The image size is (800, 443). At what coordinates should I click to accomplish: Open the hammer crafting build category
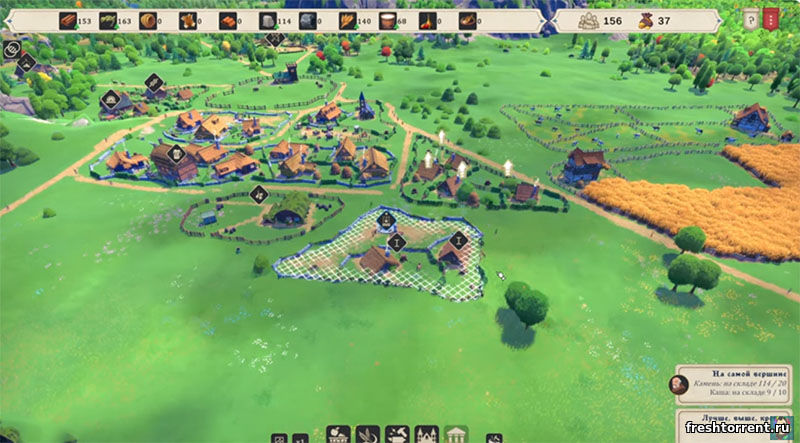point(397,435)
